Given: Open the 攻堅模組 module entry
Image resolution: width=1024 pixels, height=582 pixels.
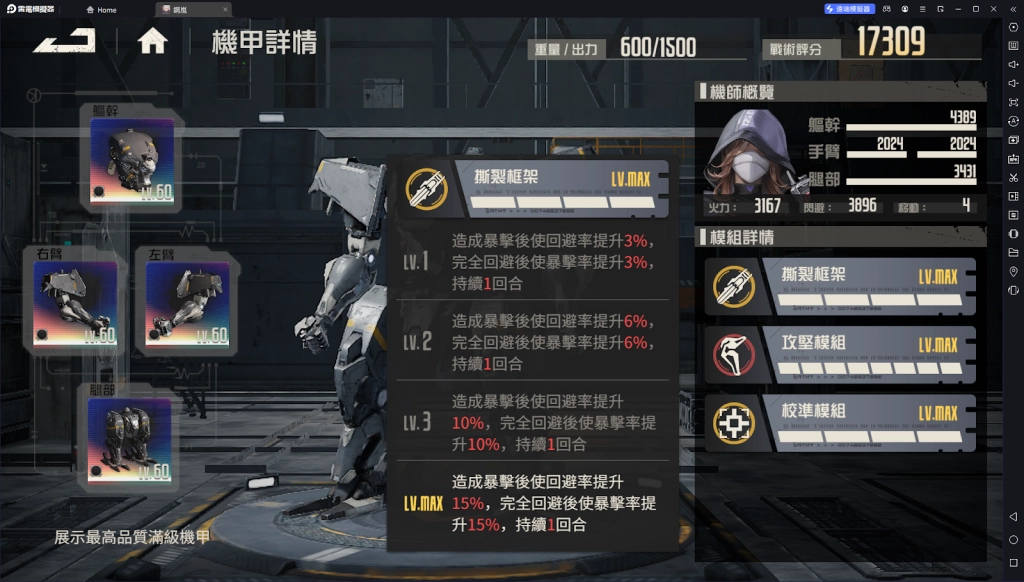Looking at the screenshot, I should coord(840,354).
